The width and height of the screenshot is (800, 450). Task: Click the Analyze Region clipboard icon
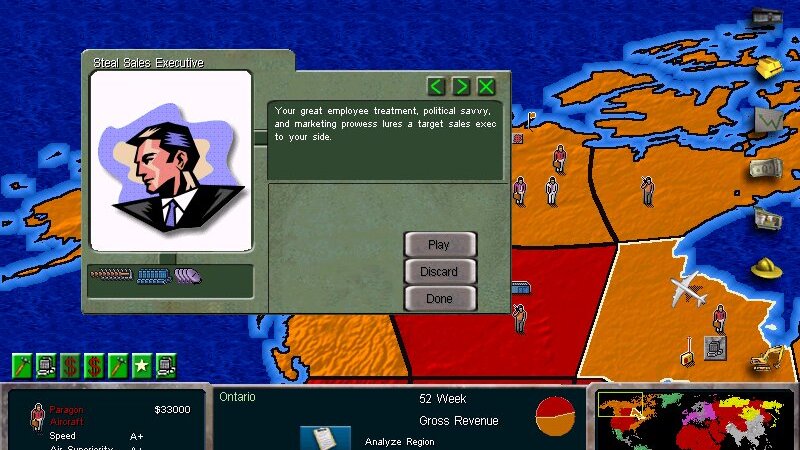click(x=325, y=438)
